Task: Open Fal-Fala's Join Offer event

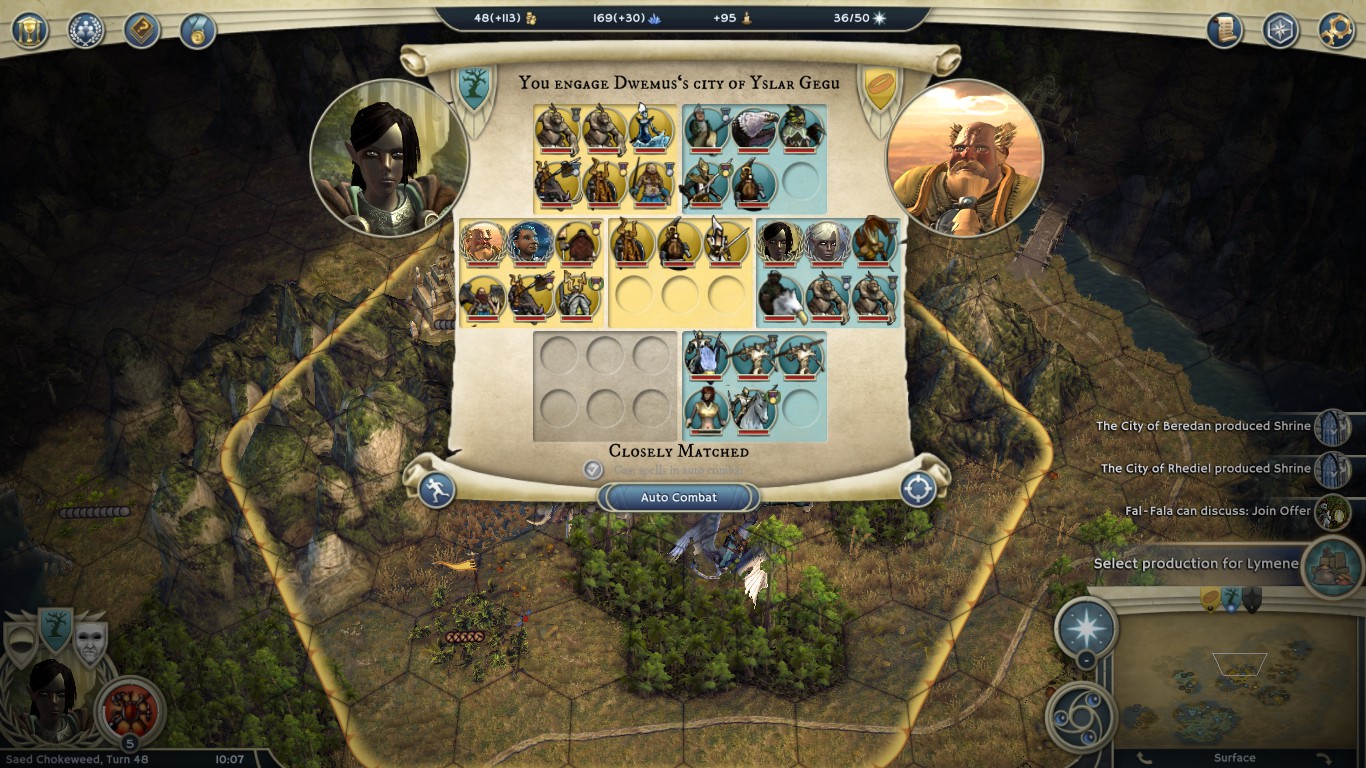Action: coord(1331,512)
